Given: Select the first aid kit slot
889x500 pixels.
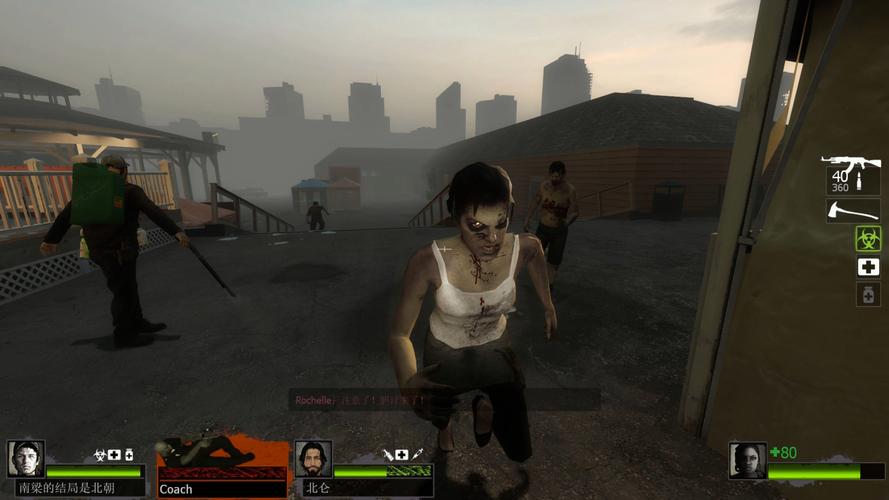Looking at the screenshot, I should click(x=867, y=267).
